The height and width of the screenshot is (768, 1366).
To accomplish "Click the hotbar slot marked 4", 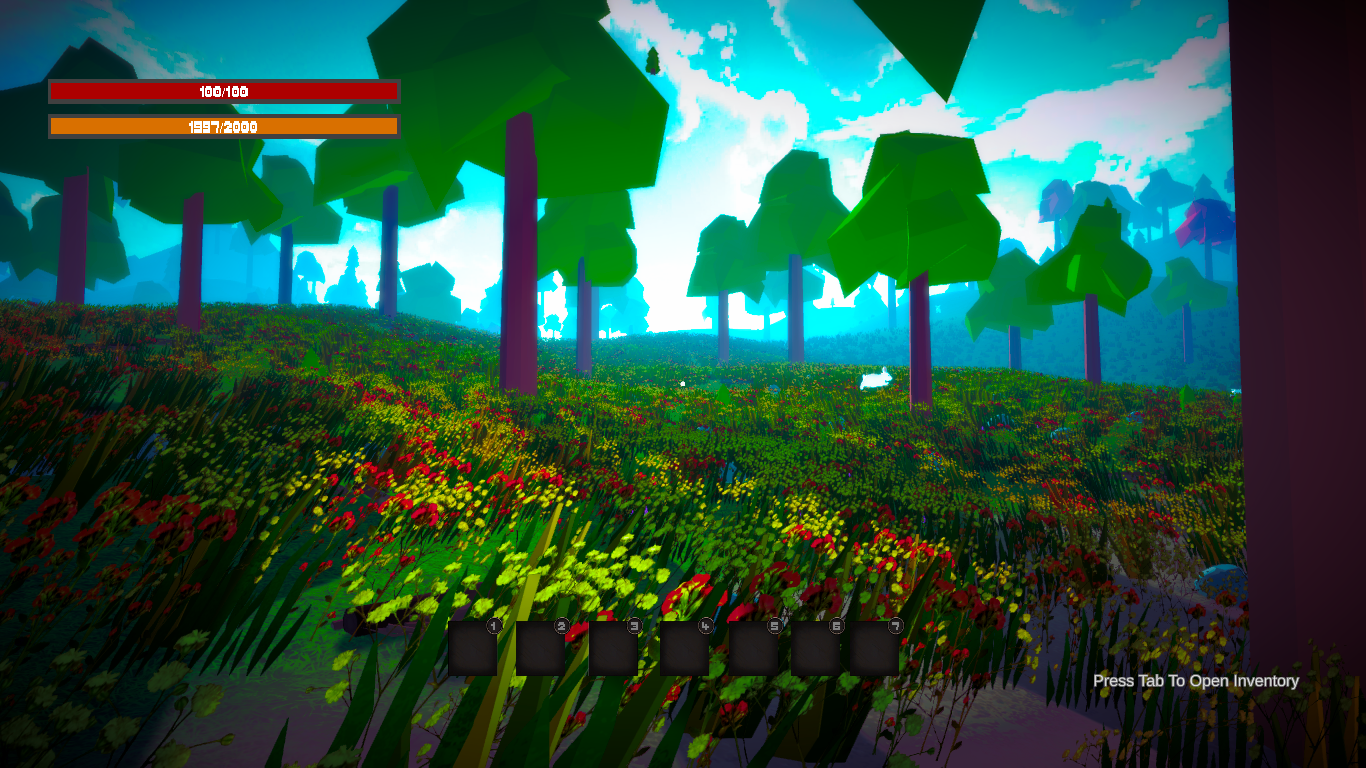I will (x=685, y=648).
